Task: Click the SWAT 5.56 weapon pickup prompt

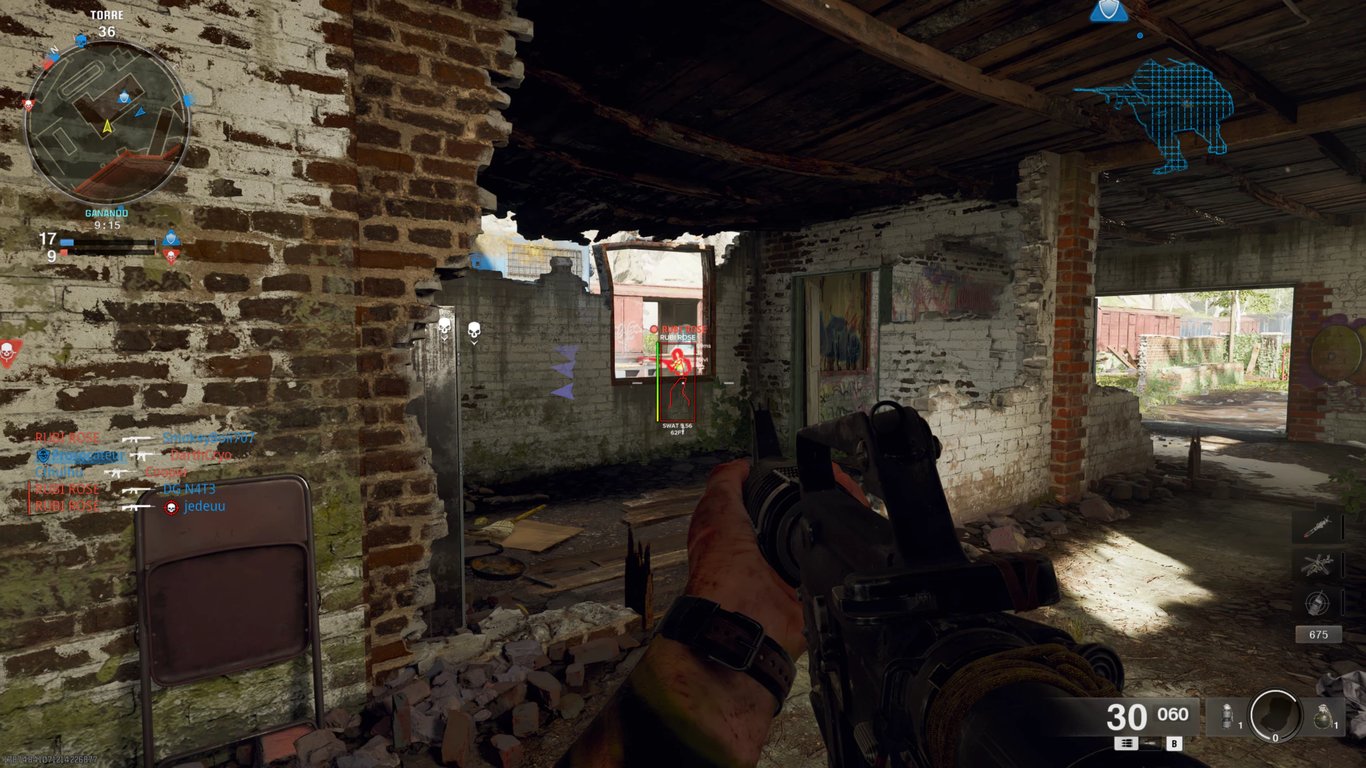Action: coord(676,426)
